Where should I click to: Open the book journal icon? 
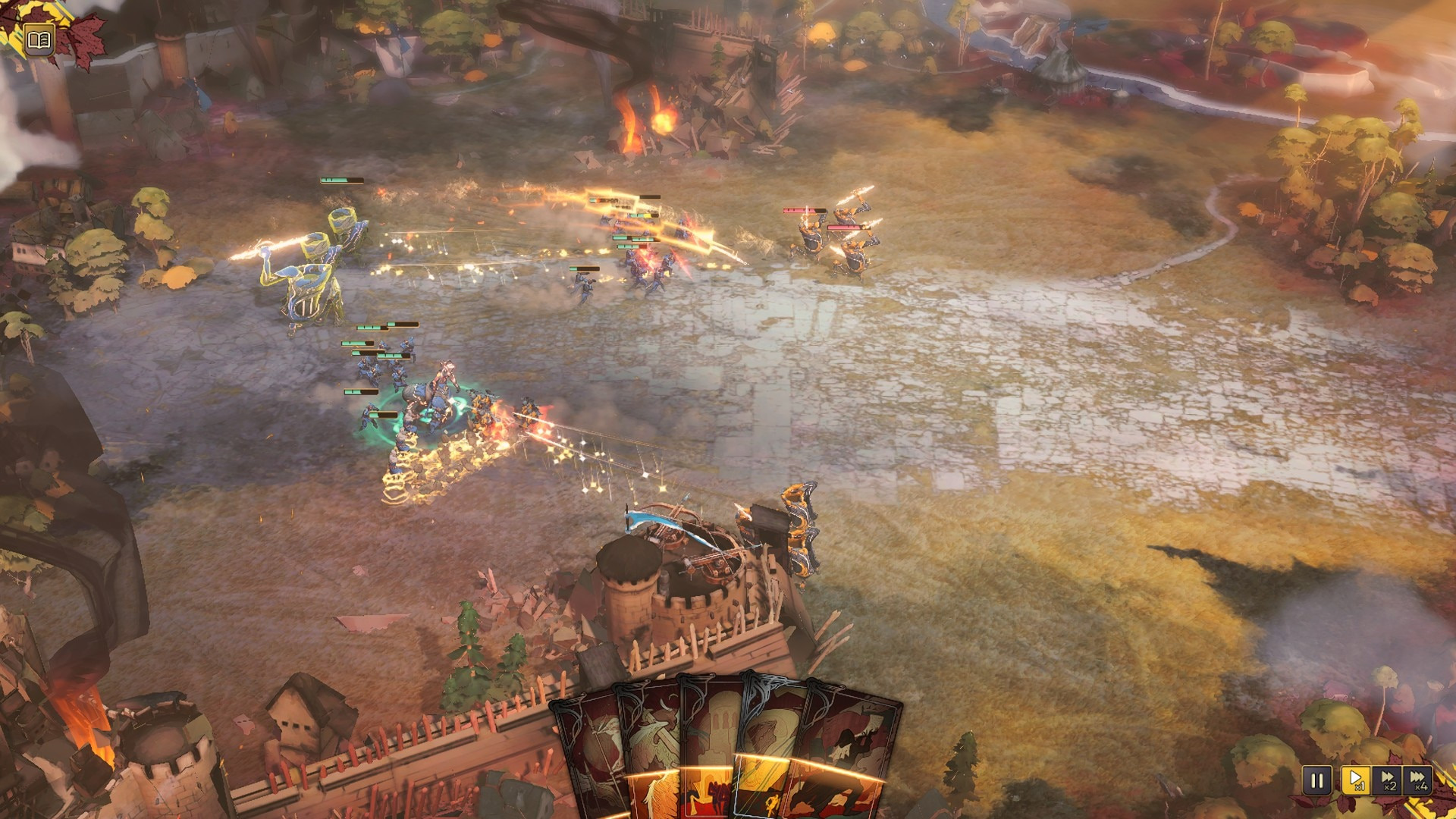pyautogui.click(x=39, y=39)
